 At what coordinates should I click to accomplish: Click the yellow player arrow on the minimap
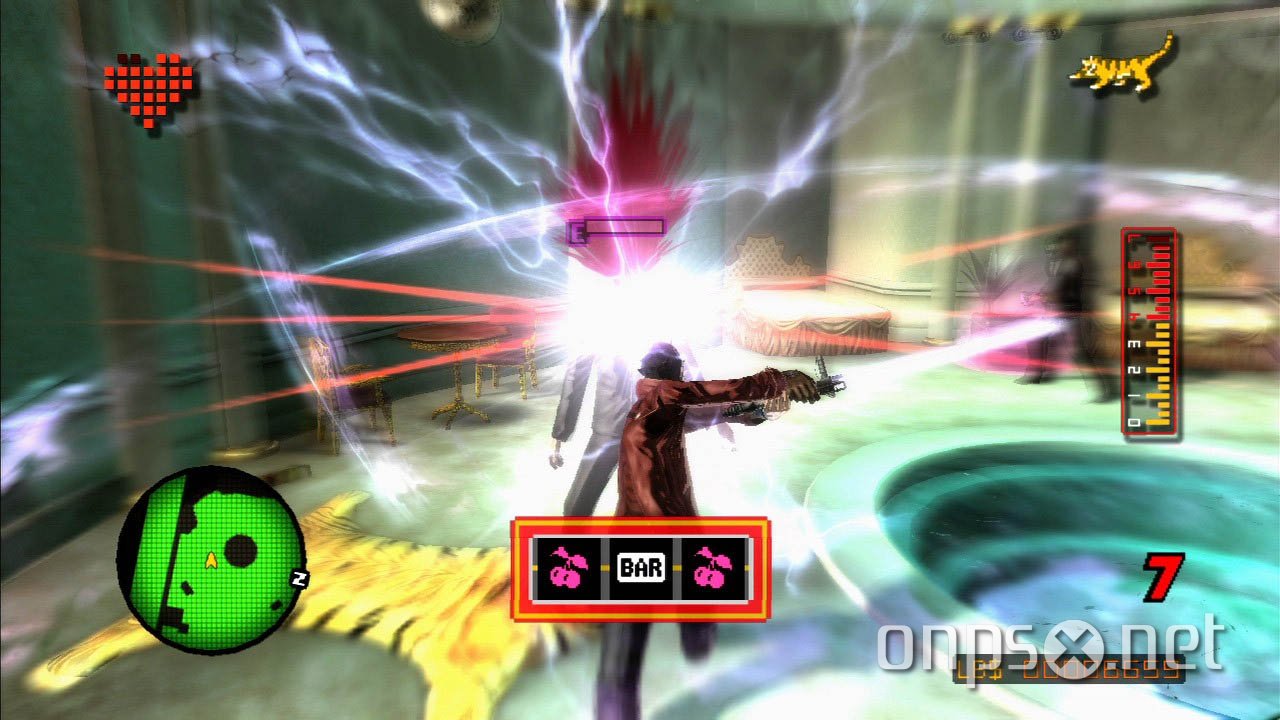click(x=211, y=560)
